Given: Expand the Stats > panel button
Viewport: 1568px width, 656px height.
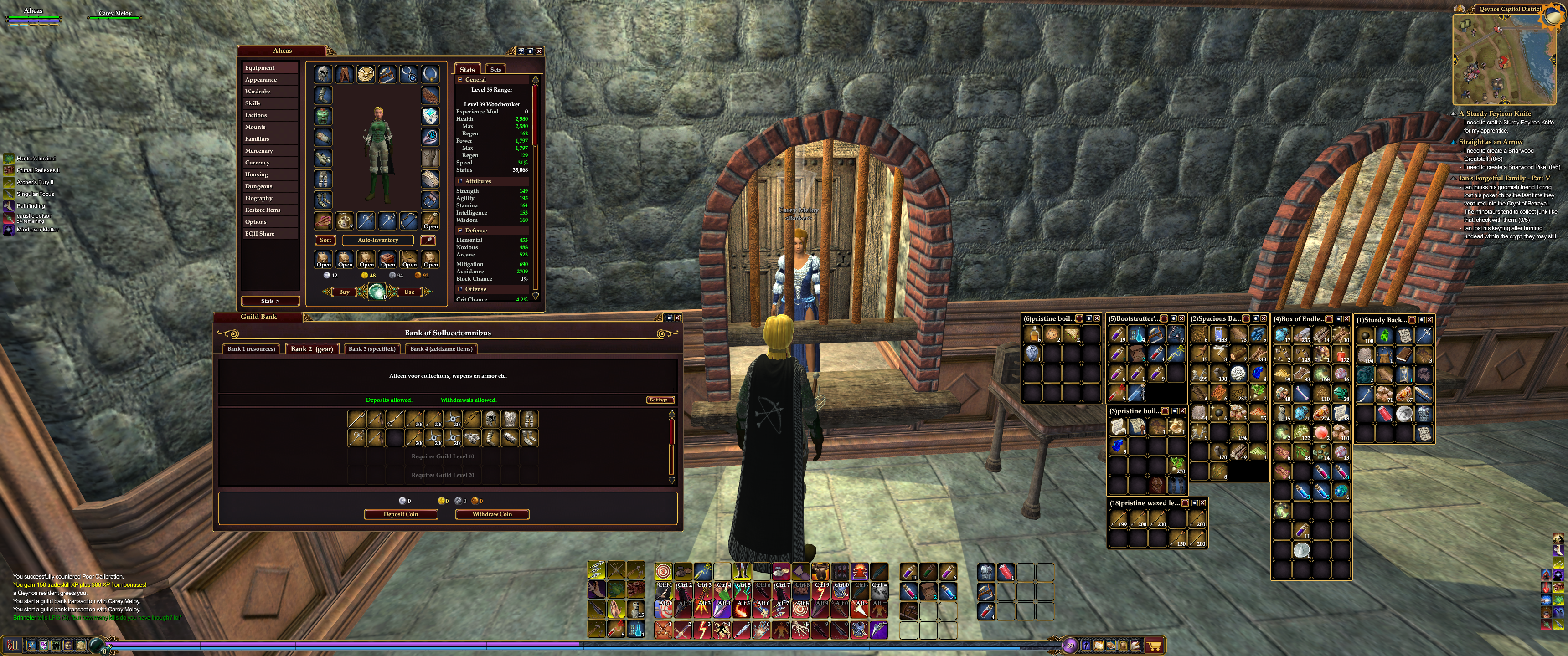Looking at the screenshot, I should click(270, 301).
